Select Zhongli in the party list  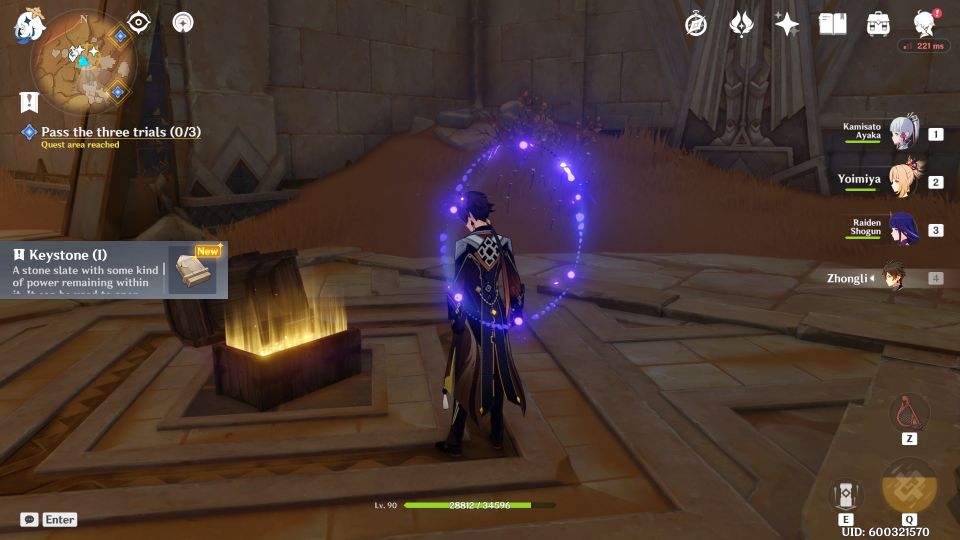coord(895,277)
